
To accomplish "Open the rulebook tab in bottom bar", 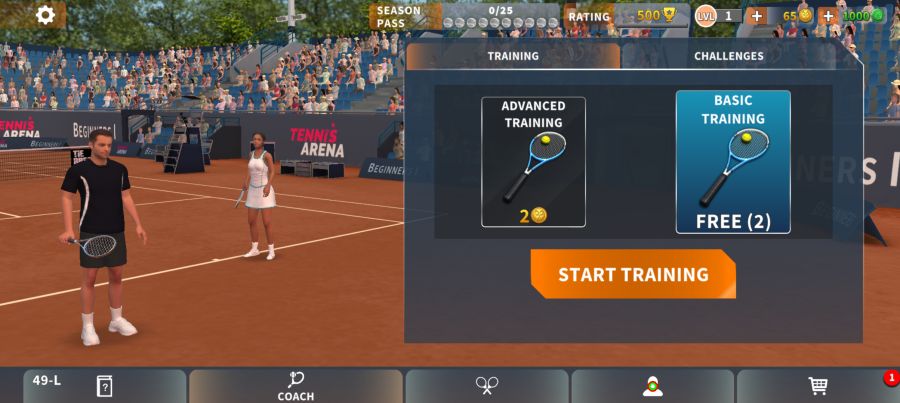I will click(104, 386).
